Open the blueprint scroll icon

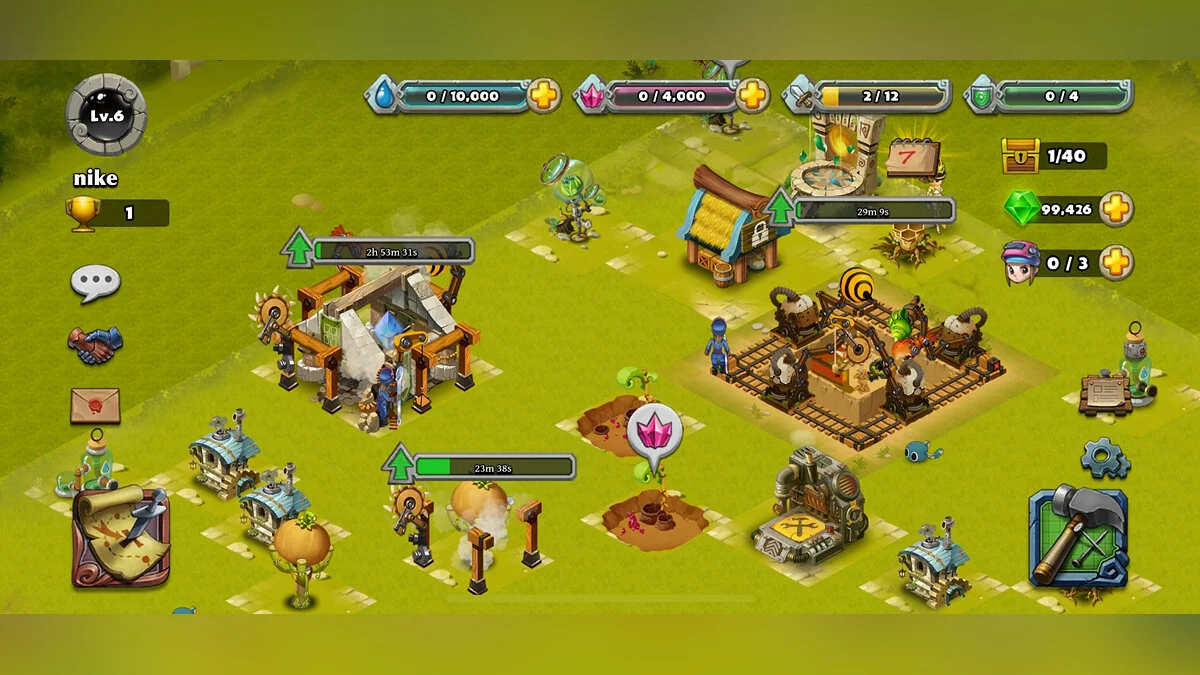pyautogui.click(x=1106, y=393)
